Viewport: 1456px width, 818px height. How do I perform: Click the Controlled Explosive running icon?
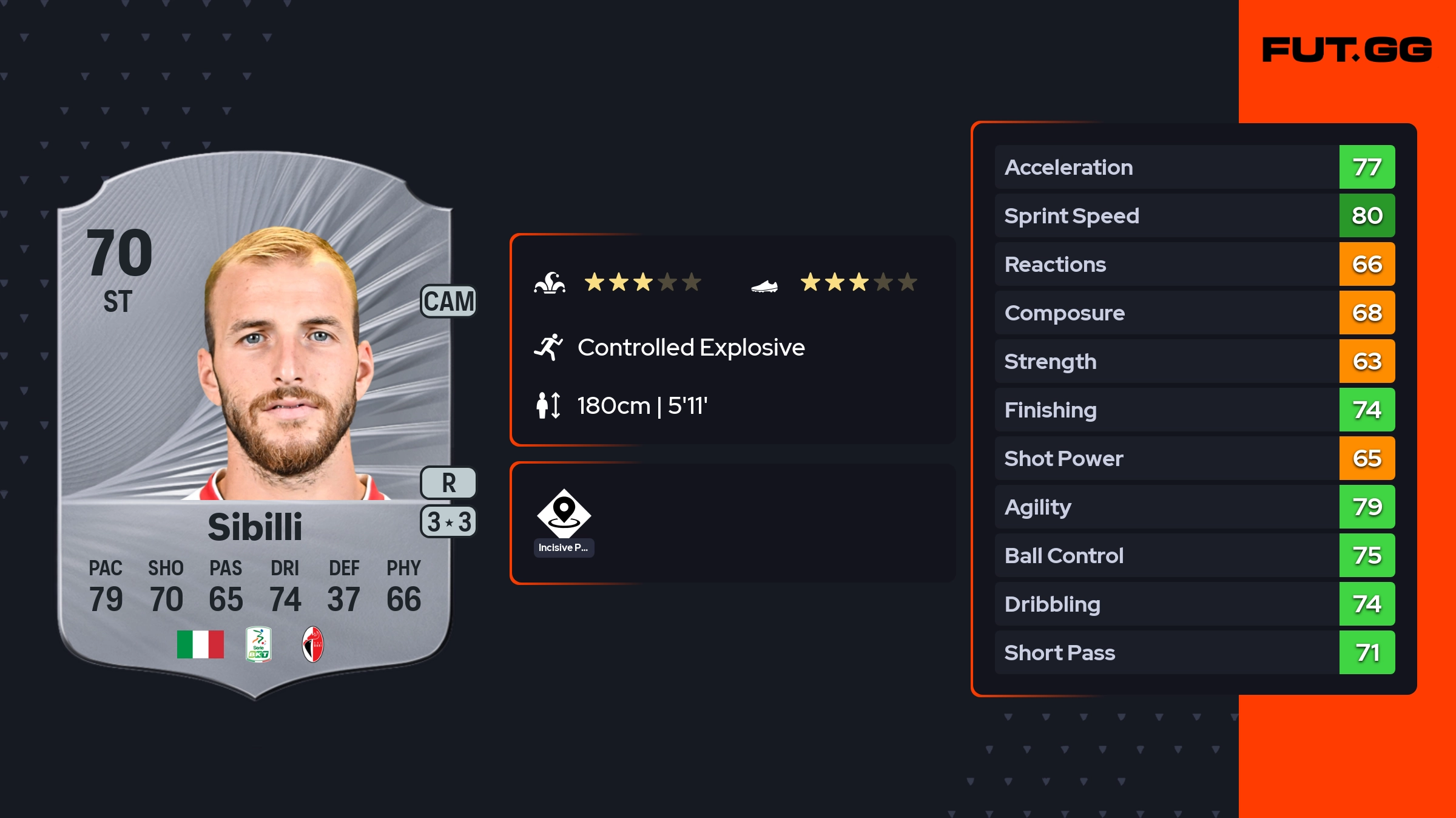[548, 347]
